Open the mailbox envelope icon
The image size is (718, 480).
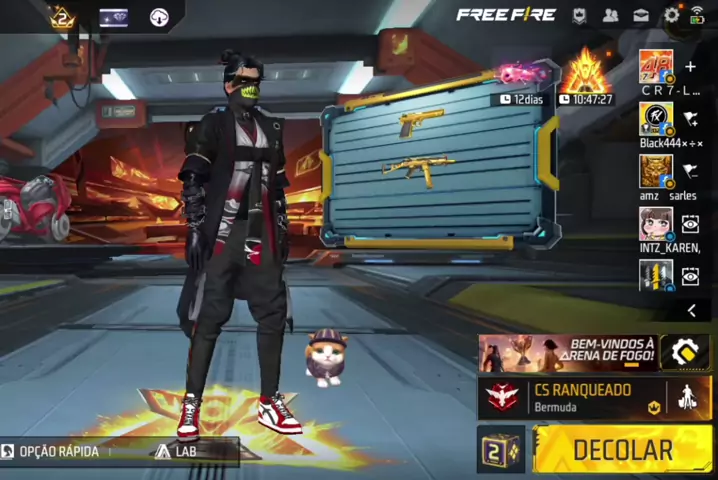(641, 15)
